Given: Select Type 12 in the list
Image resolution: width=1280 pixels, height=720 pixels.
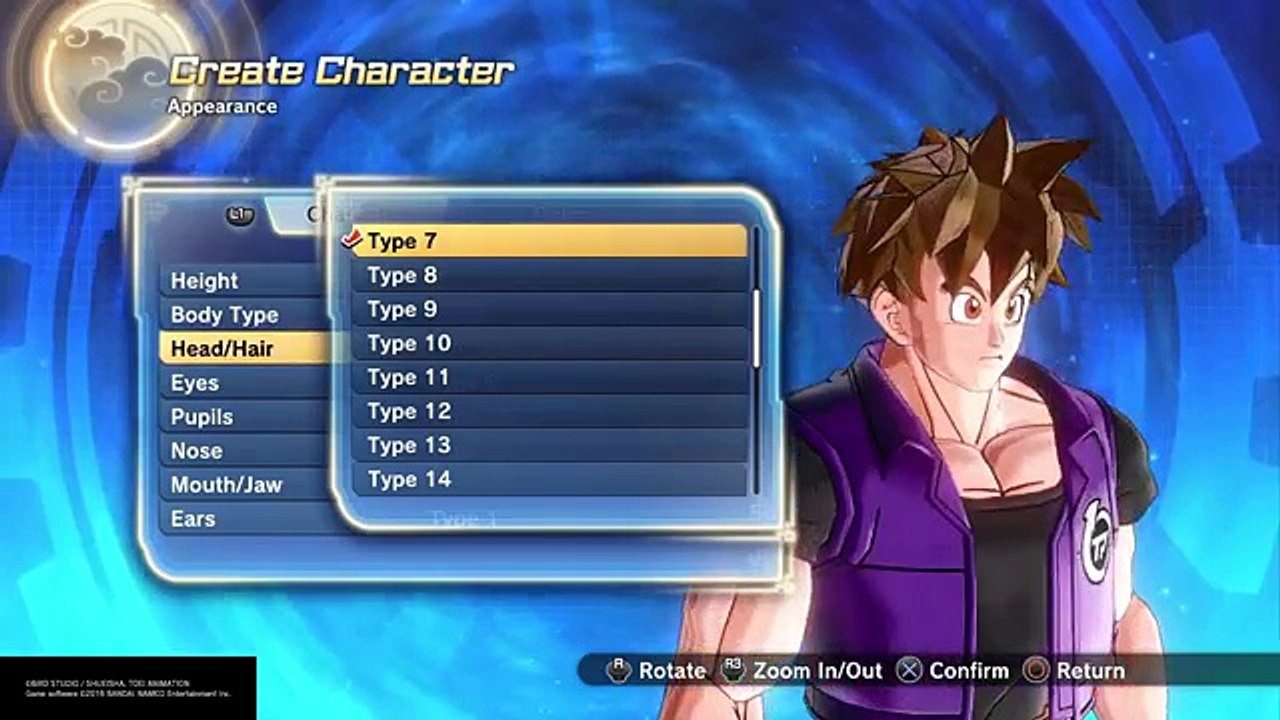Looking at the screenshot, I should pos(548,411).
